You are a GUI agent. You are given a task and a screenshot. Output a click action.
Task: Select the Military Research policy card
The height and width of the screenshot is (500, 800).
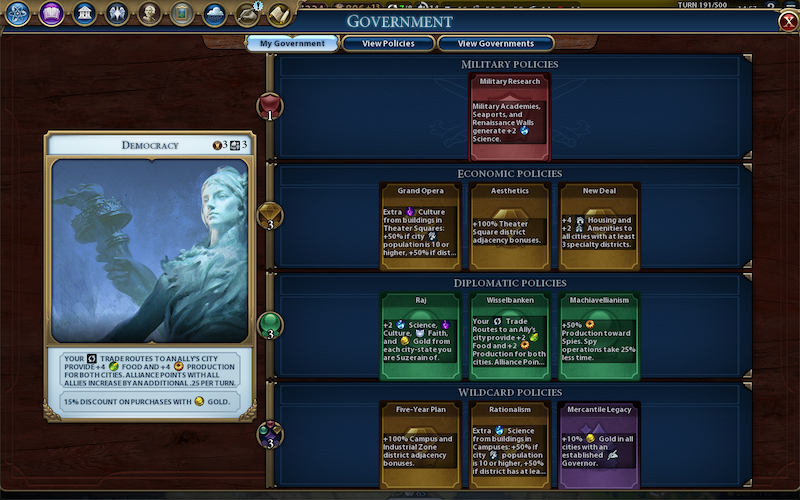click(510, 116)
